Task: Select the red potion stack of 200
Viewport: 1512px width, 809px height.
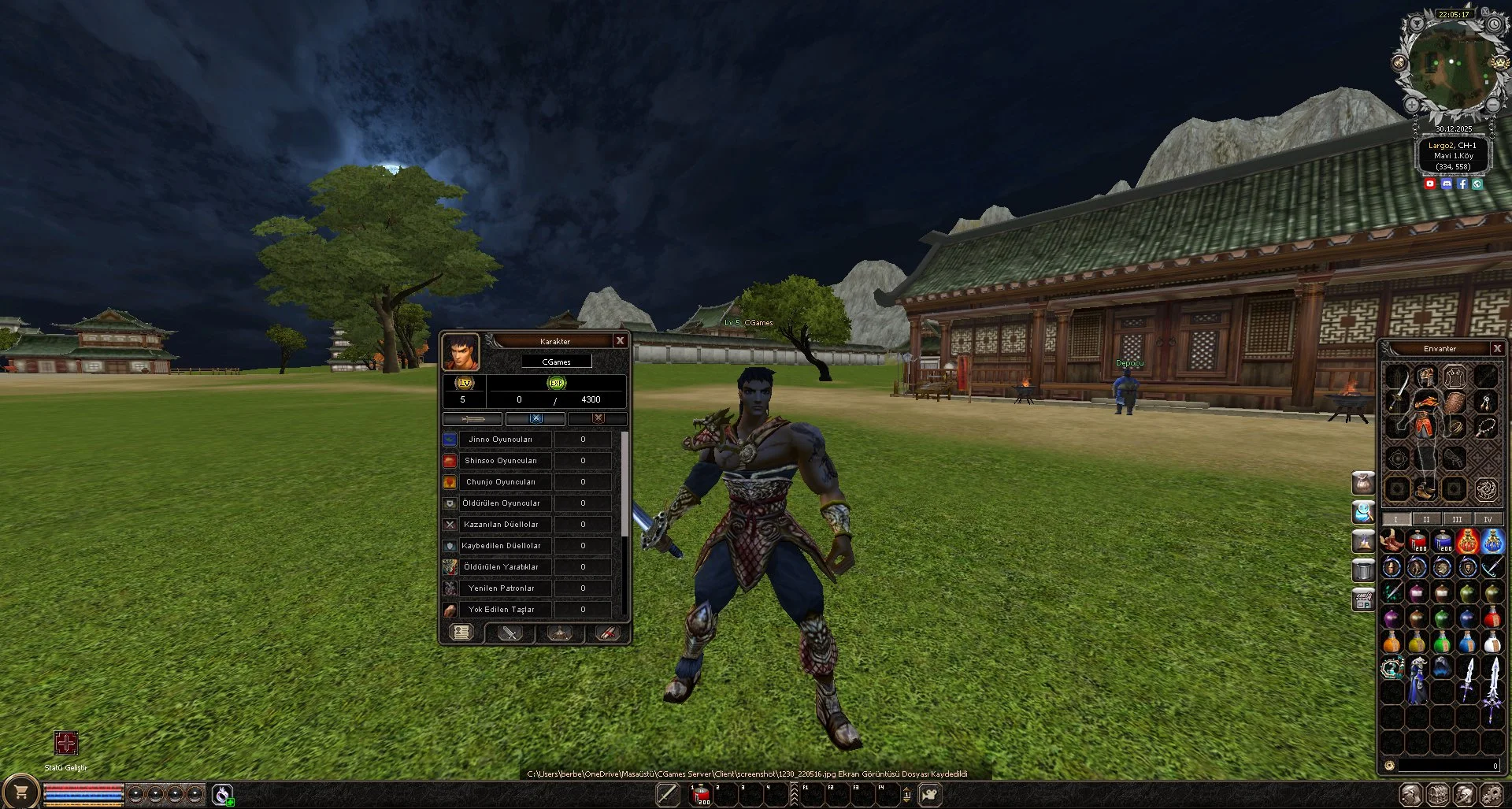Action: click(1417, 541)
